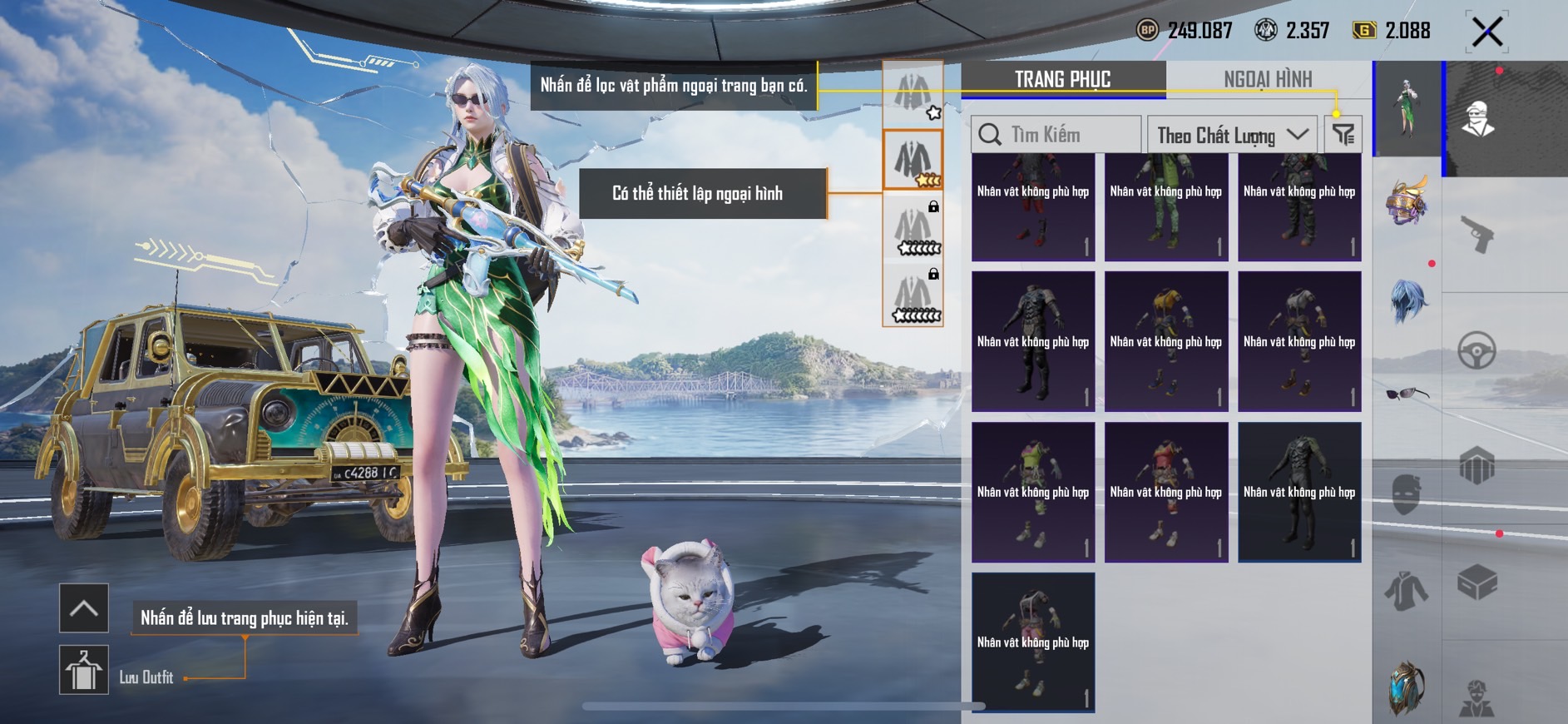The image size is (1568, 724).
Task: Select the blue and gold backpack slot
Action: [x=1407, y=687]
